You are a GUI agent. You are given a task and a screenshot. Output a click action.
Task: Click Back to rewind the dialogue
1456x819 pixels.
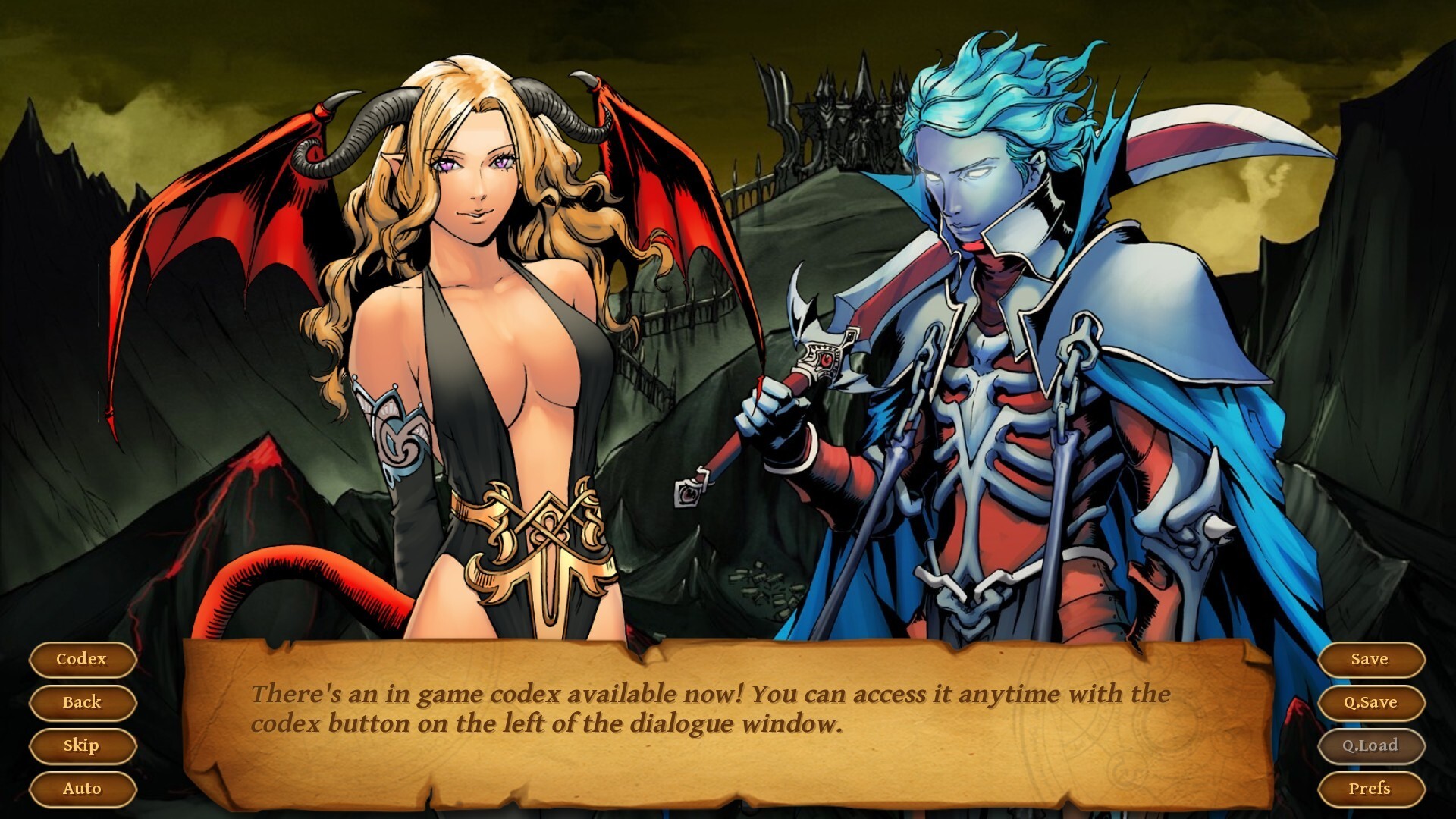click(x=82, y=702)
